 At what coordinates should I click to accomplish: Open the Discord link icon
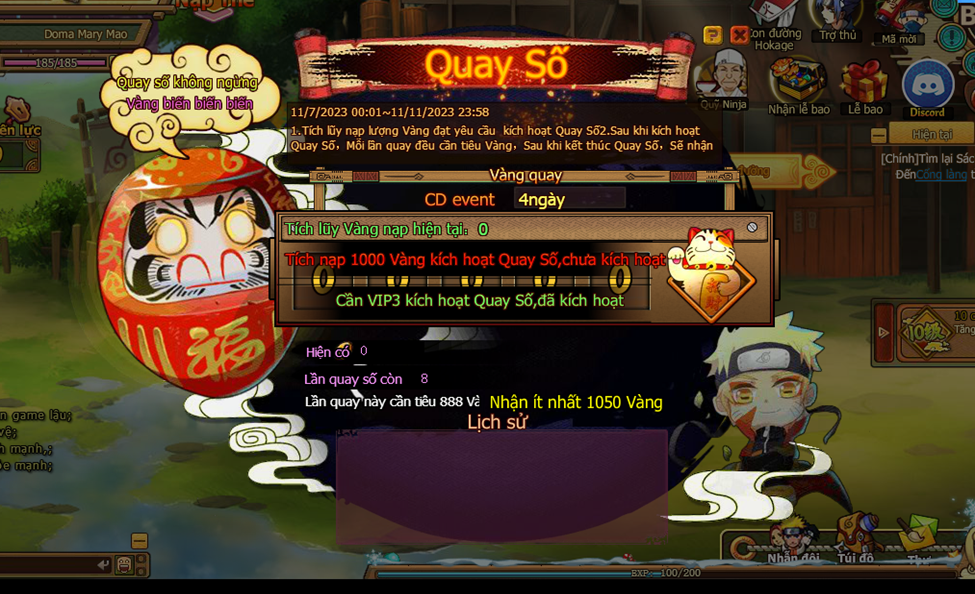click(926, 85)
